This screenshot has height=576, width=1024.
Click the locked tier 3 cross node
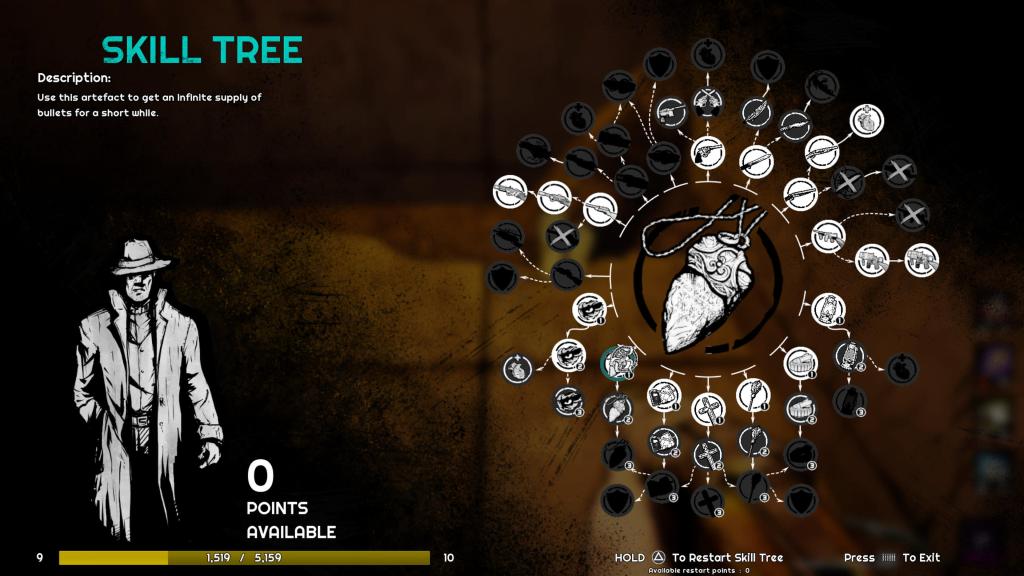tap(708, 501)
